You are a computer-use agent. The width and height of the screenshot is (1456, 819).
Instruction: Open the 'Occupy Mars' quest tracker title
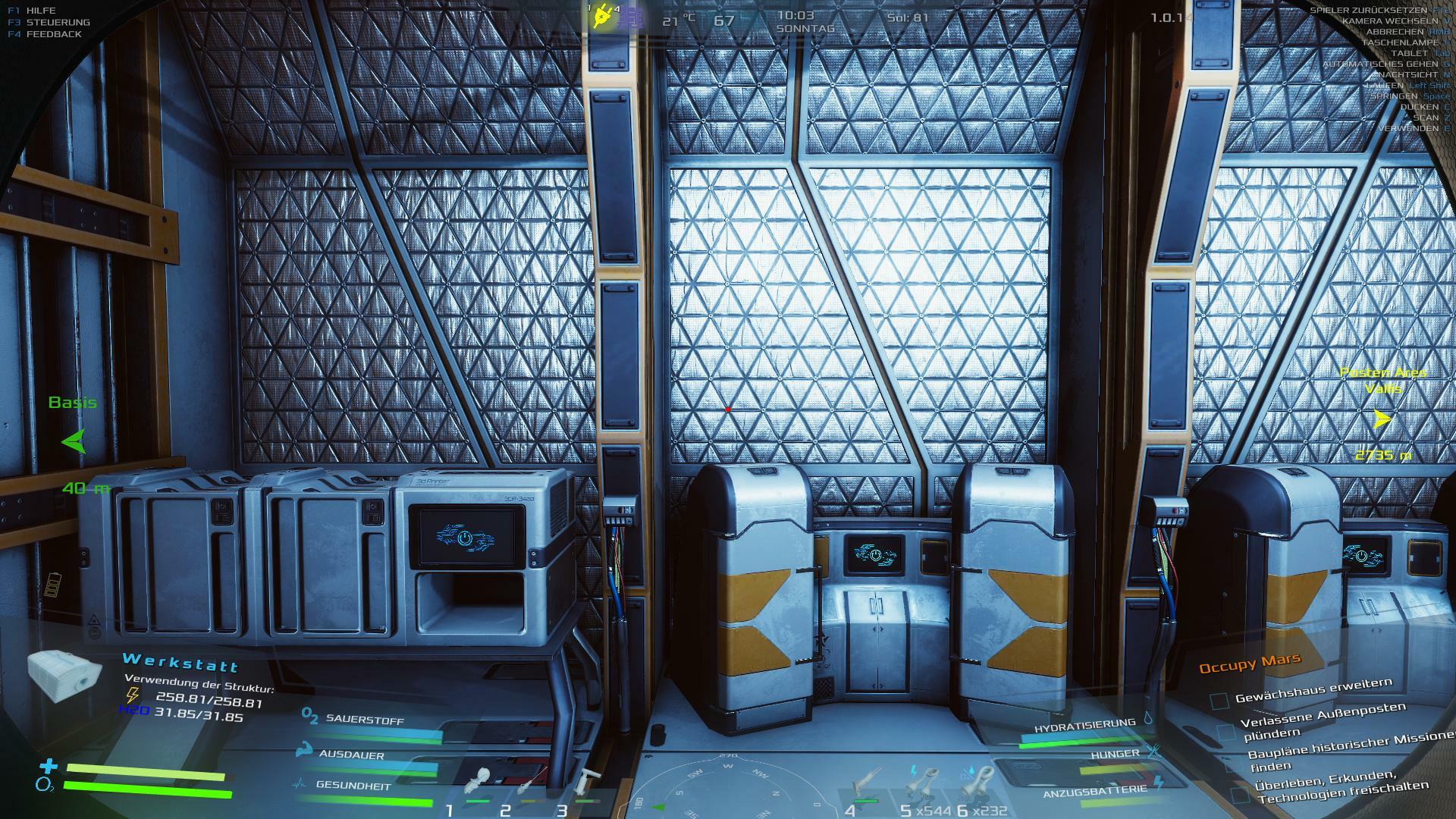pos(1250,664)
